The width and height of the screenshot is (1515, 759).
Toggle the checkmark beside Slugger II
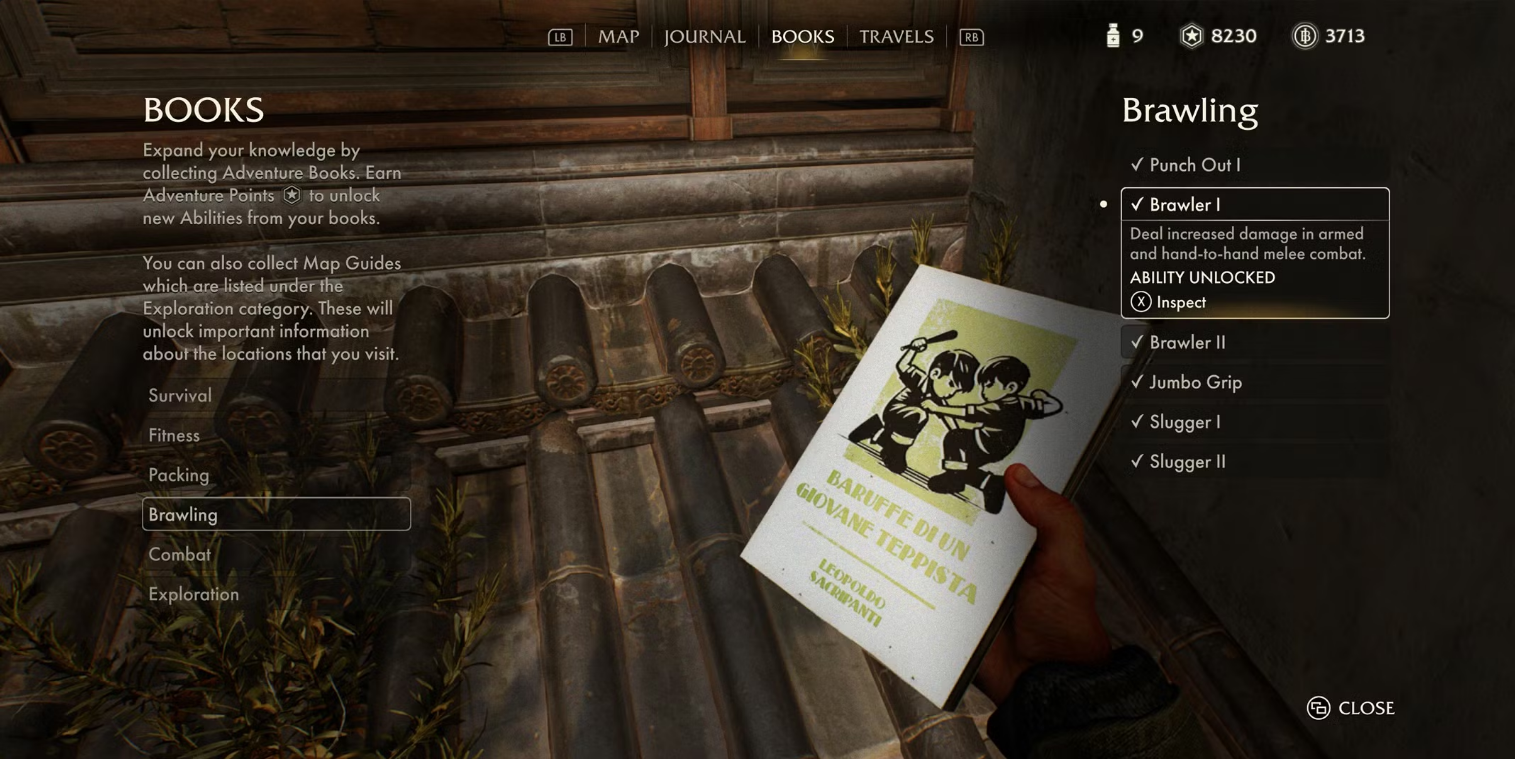(1139, 461)
